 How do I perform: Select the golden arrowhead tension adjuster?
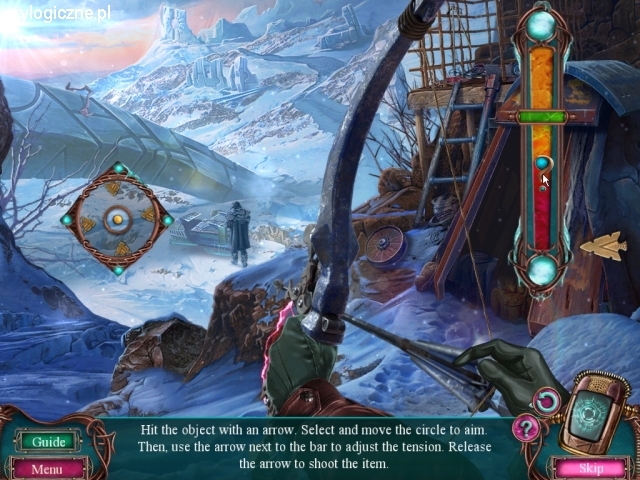(x=604, y=245)
